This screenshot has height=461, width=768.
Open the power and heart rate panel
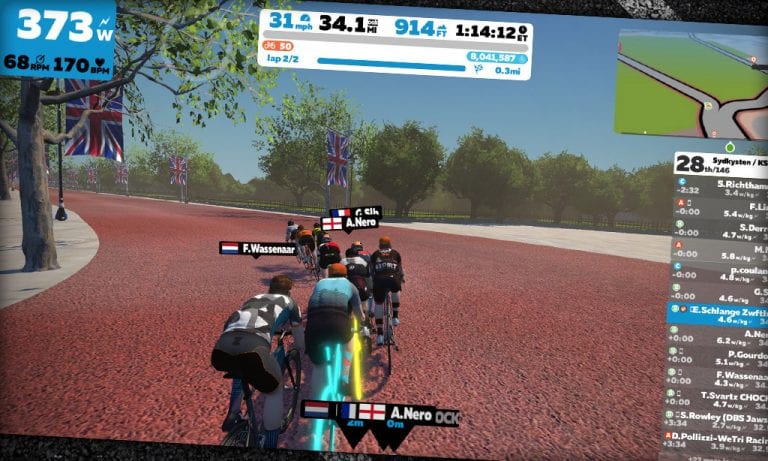click(x=57, y=40)
